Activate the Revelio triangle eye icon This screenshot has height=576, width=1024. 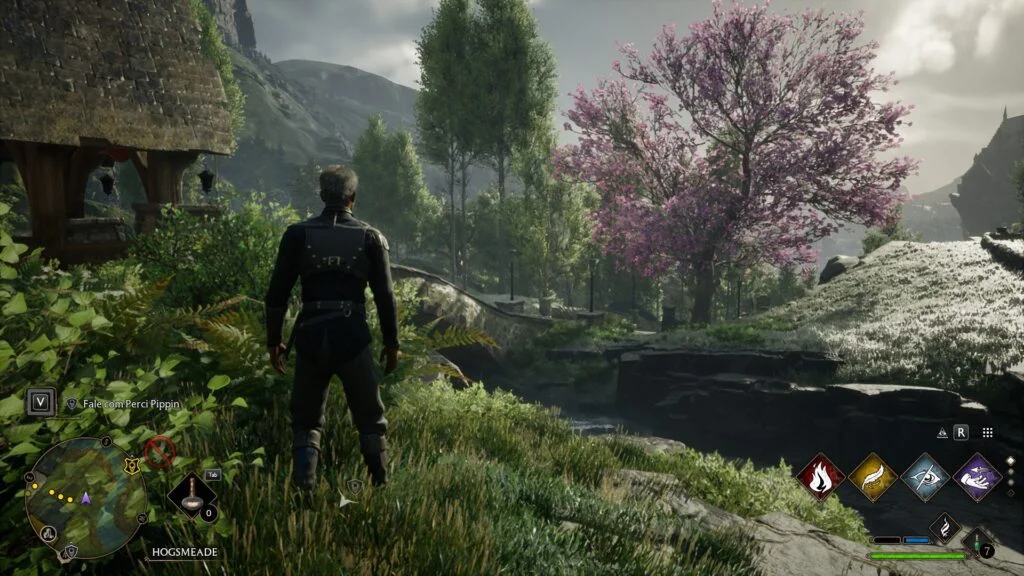[941, 433]
